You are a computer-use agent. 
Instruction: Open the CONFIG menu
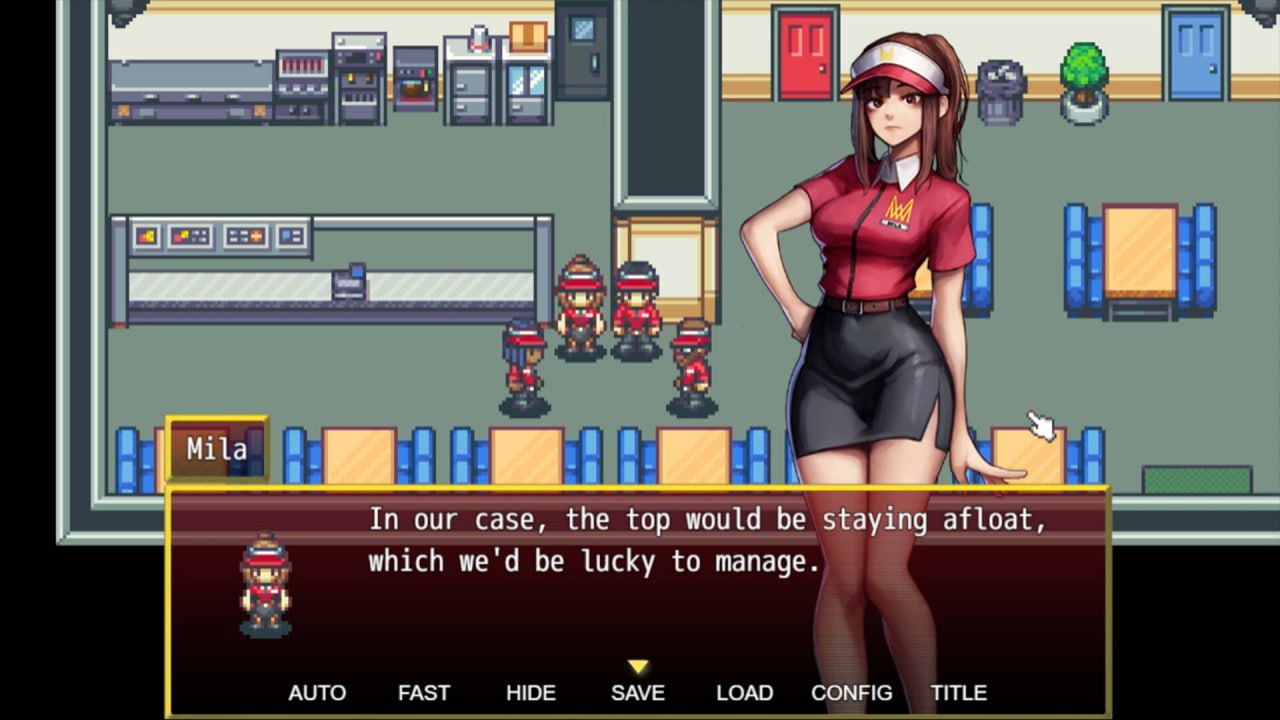point(851,692)
